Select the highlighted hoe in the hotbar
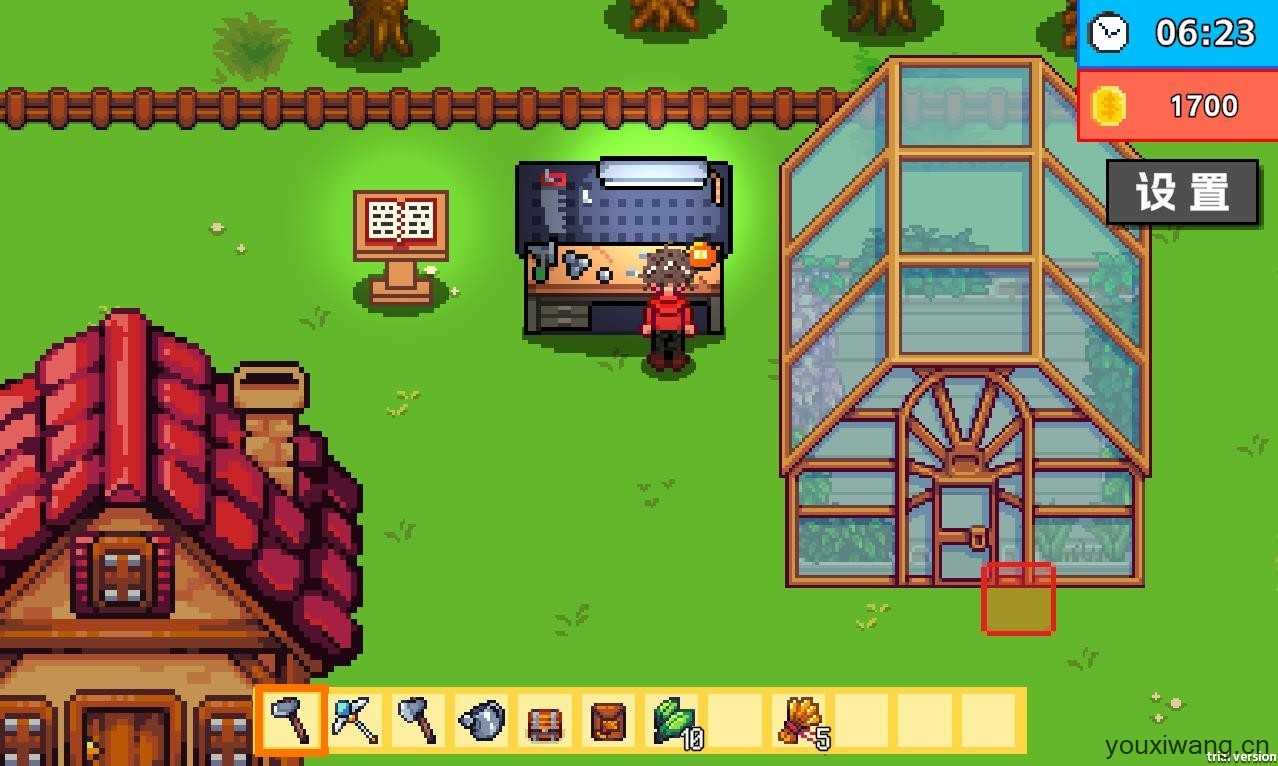Image resolution: width=1278 pixels, height=766 pixels. coord(293,720)
